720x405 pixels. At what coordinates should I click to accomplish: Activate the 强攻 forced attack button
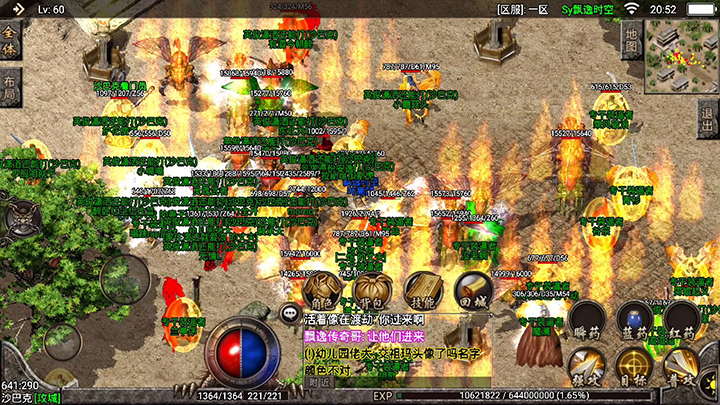click(587, 367)
